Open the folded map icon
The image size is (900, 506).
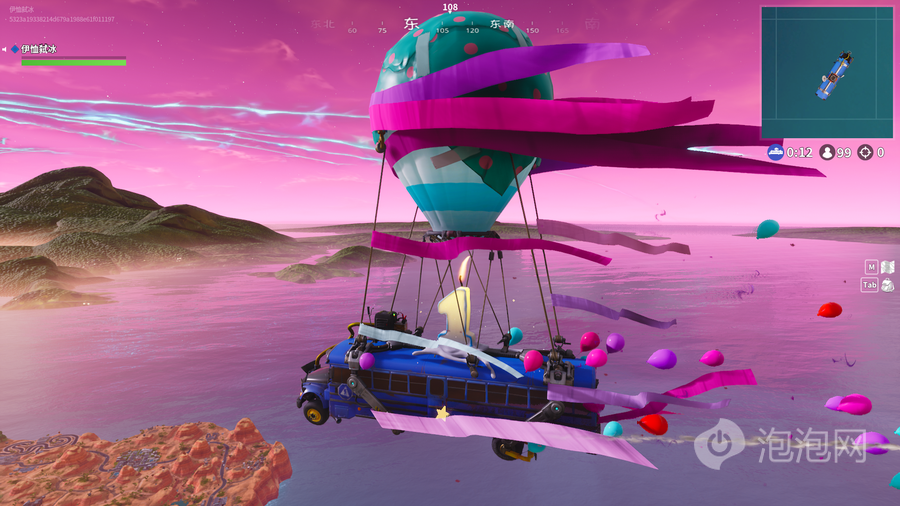(x=887, y=267)
